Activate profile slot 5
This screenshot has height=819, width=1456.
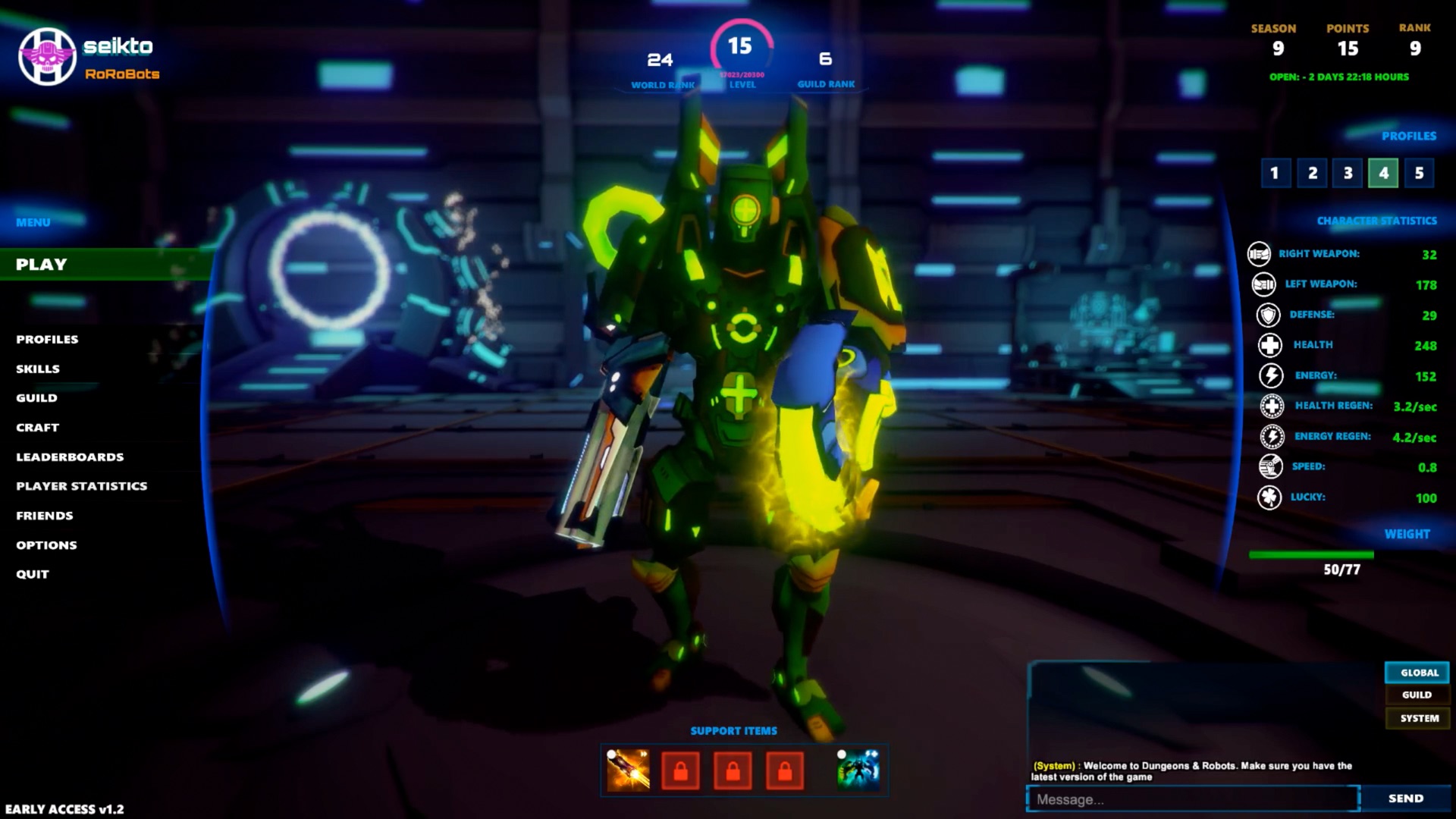(x=1420, y=173)
